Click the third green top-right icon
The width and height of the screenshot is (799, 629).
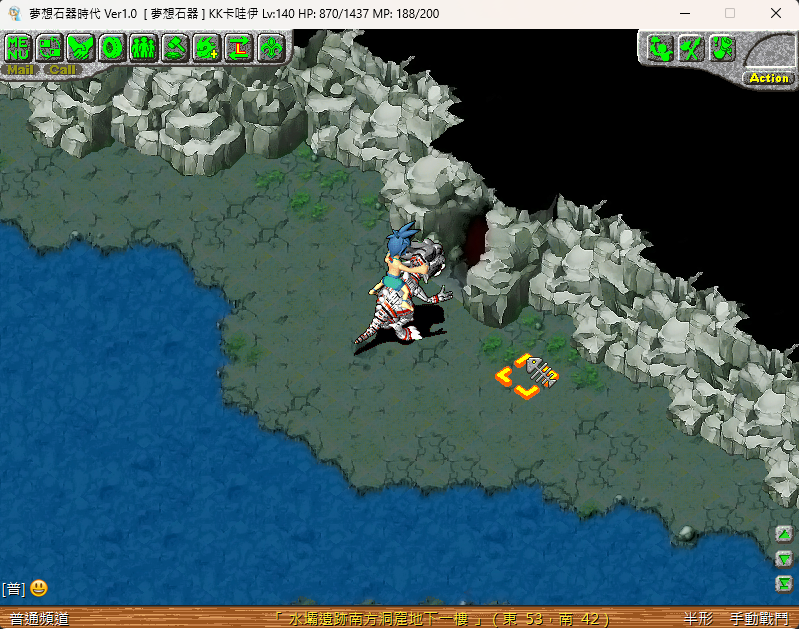click(x=721, y=48)
